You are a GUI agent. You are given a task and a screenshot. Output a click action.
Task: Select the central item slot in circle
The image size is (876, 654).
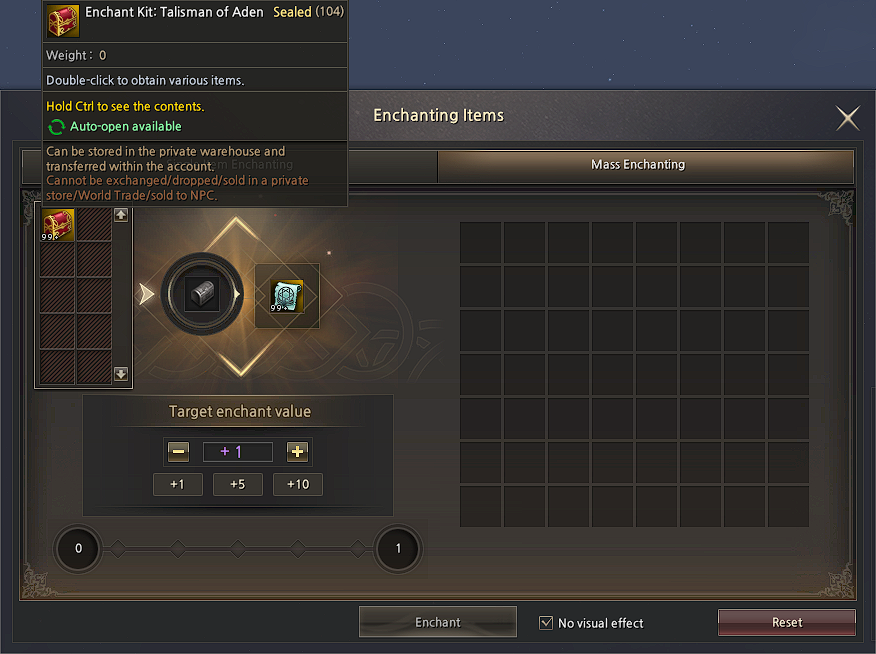pyautogui.click(x=201, y=295)
